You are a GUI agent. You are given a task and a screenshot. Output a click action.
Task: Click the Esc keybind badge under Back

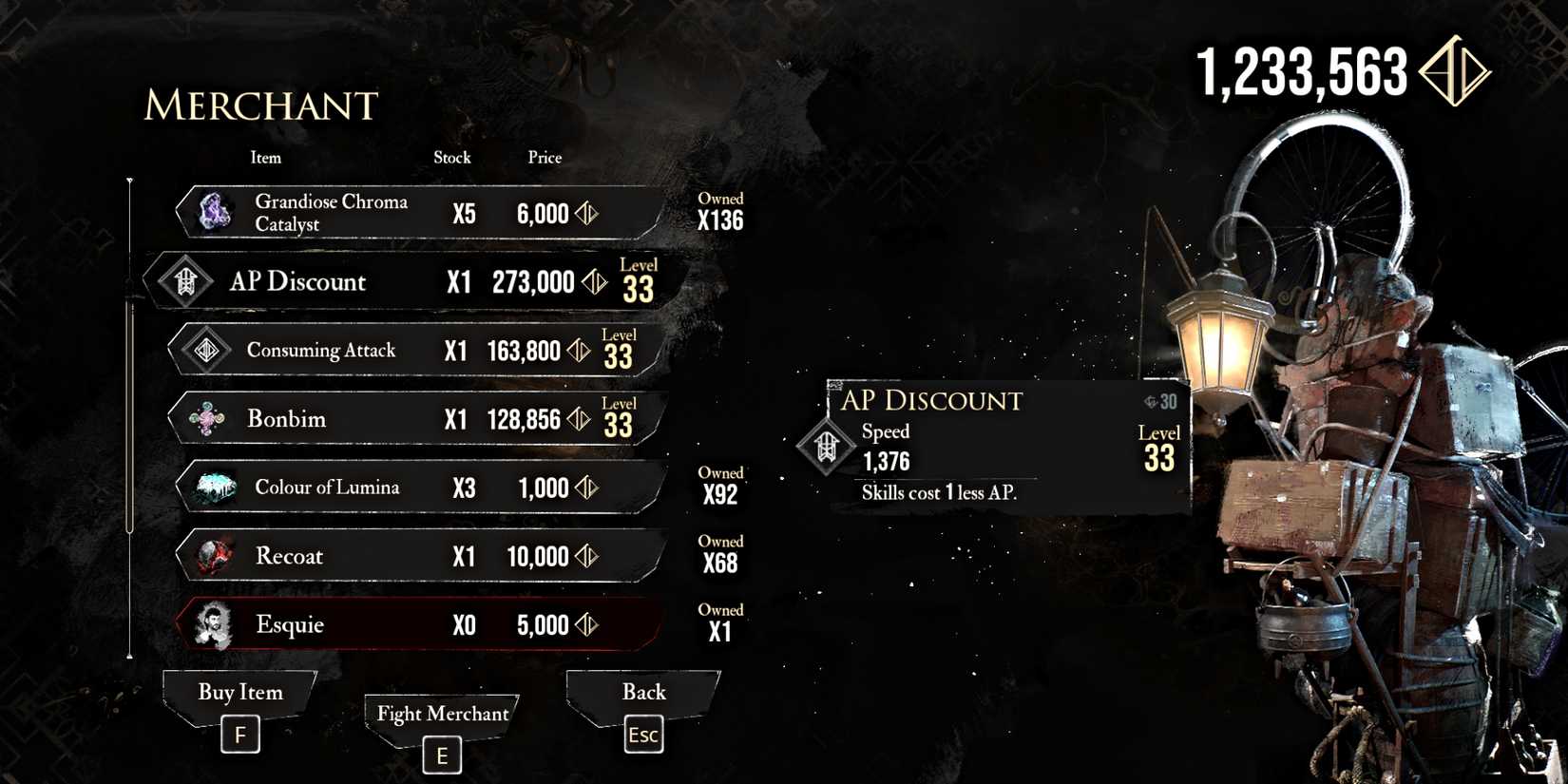643,735
